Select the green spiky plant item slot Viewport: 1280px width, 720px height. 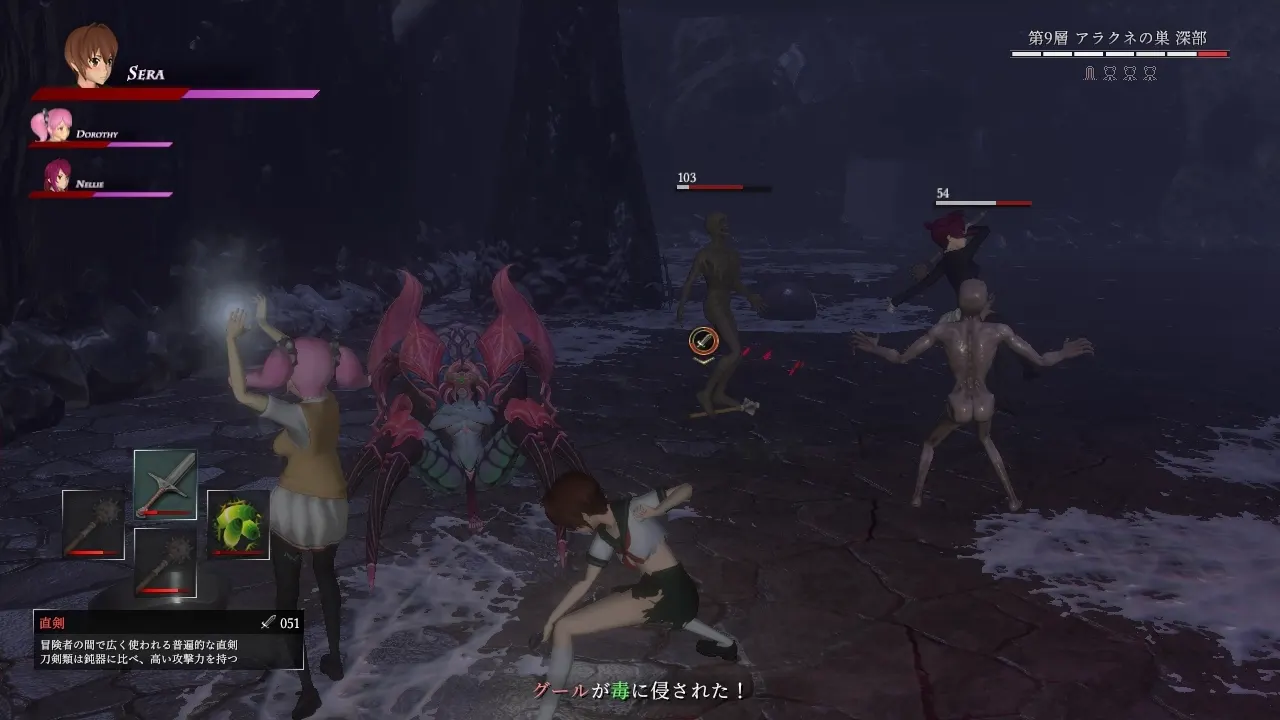[x=238, y=524]
